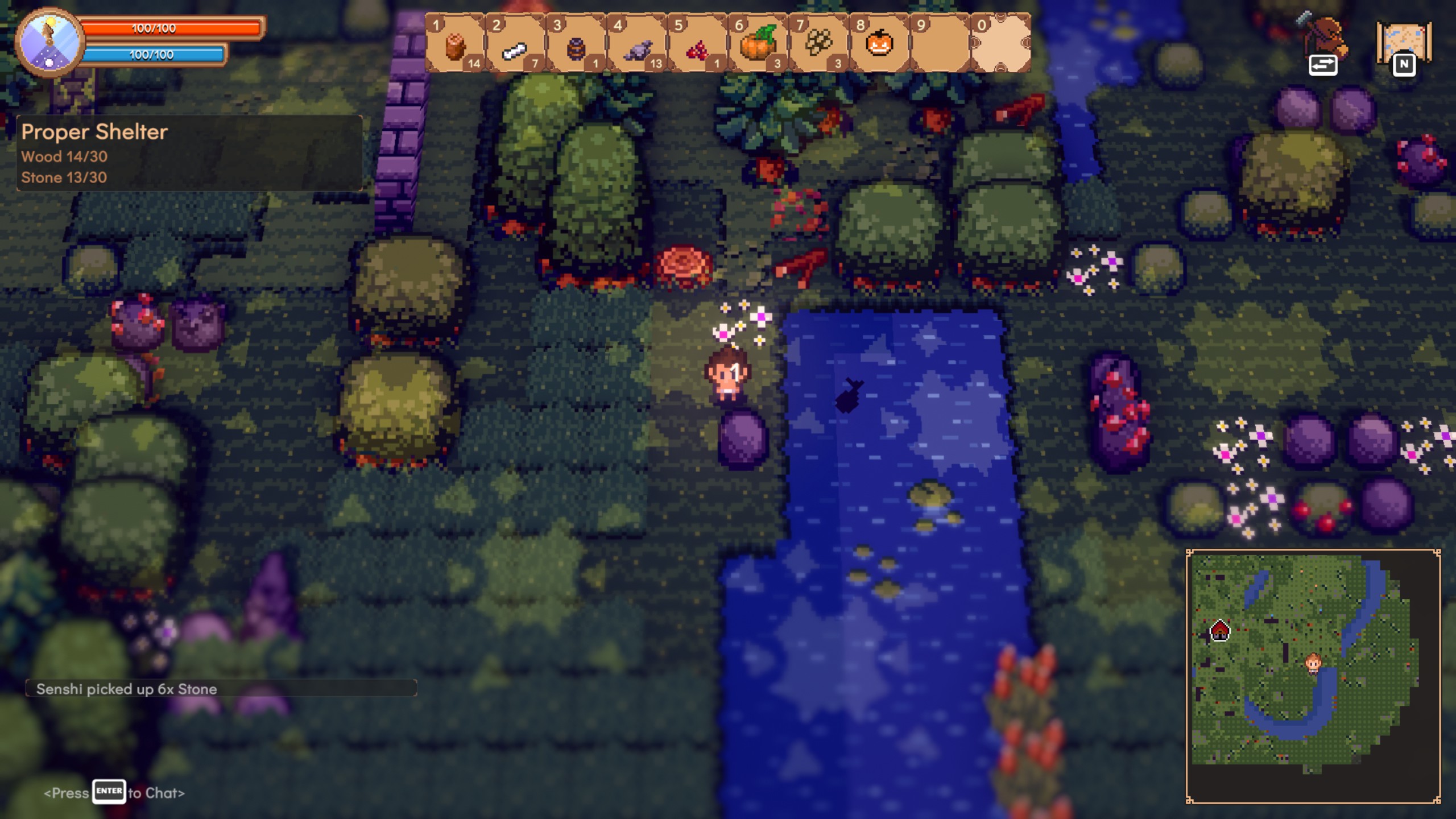
Task: Choose the seeds item in slot 7
Action: pos(818,43)
